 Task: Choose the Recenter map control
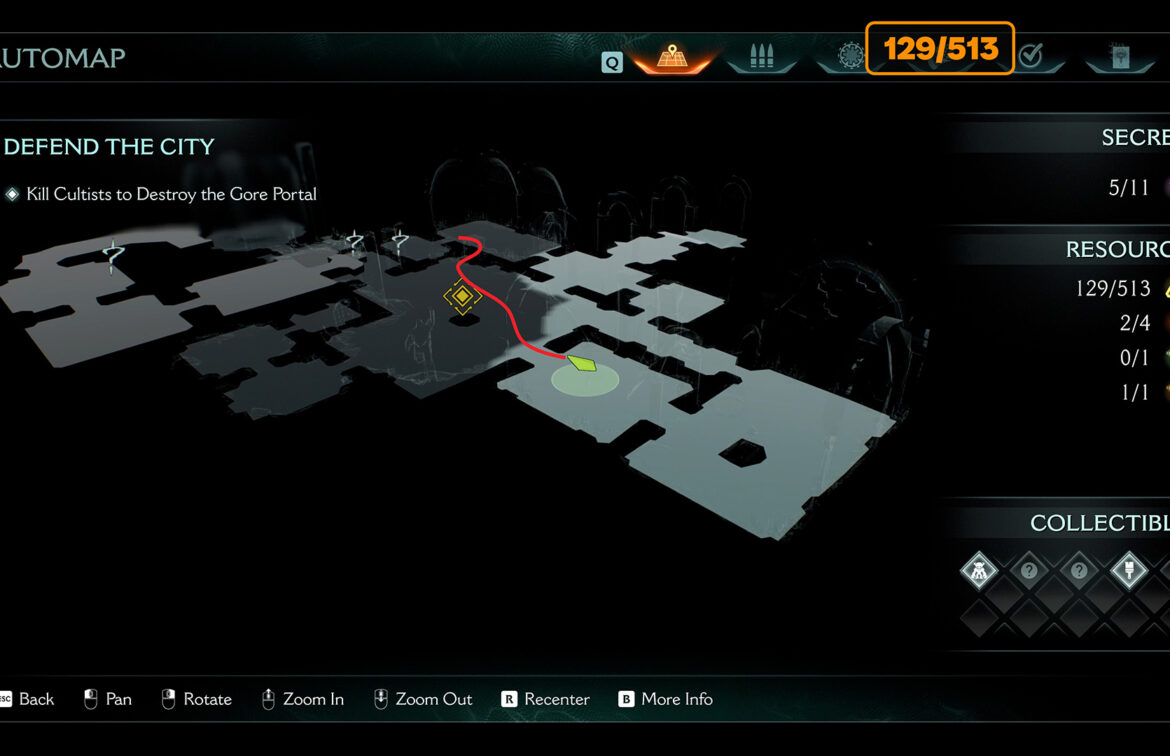click(x=545, y=699)
